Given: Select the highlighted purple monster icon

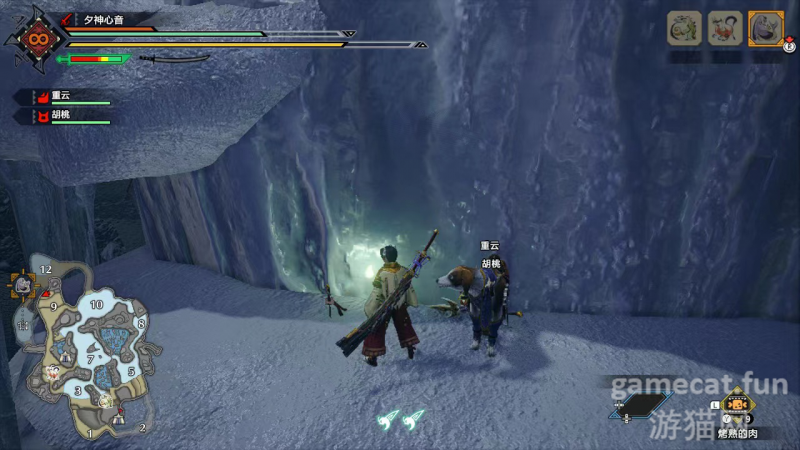Looking at the screenshot, I should coord(766,28).
